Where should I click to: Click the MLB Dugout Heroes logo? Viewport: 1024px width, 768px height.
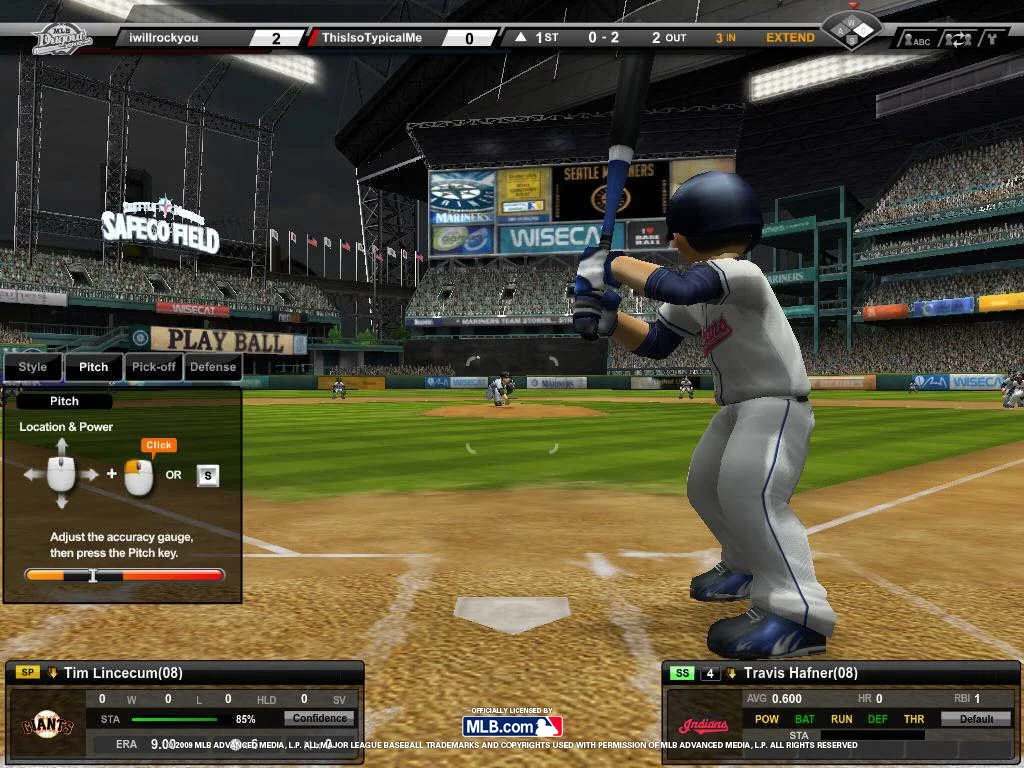[x=62, y=38]
